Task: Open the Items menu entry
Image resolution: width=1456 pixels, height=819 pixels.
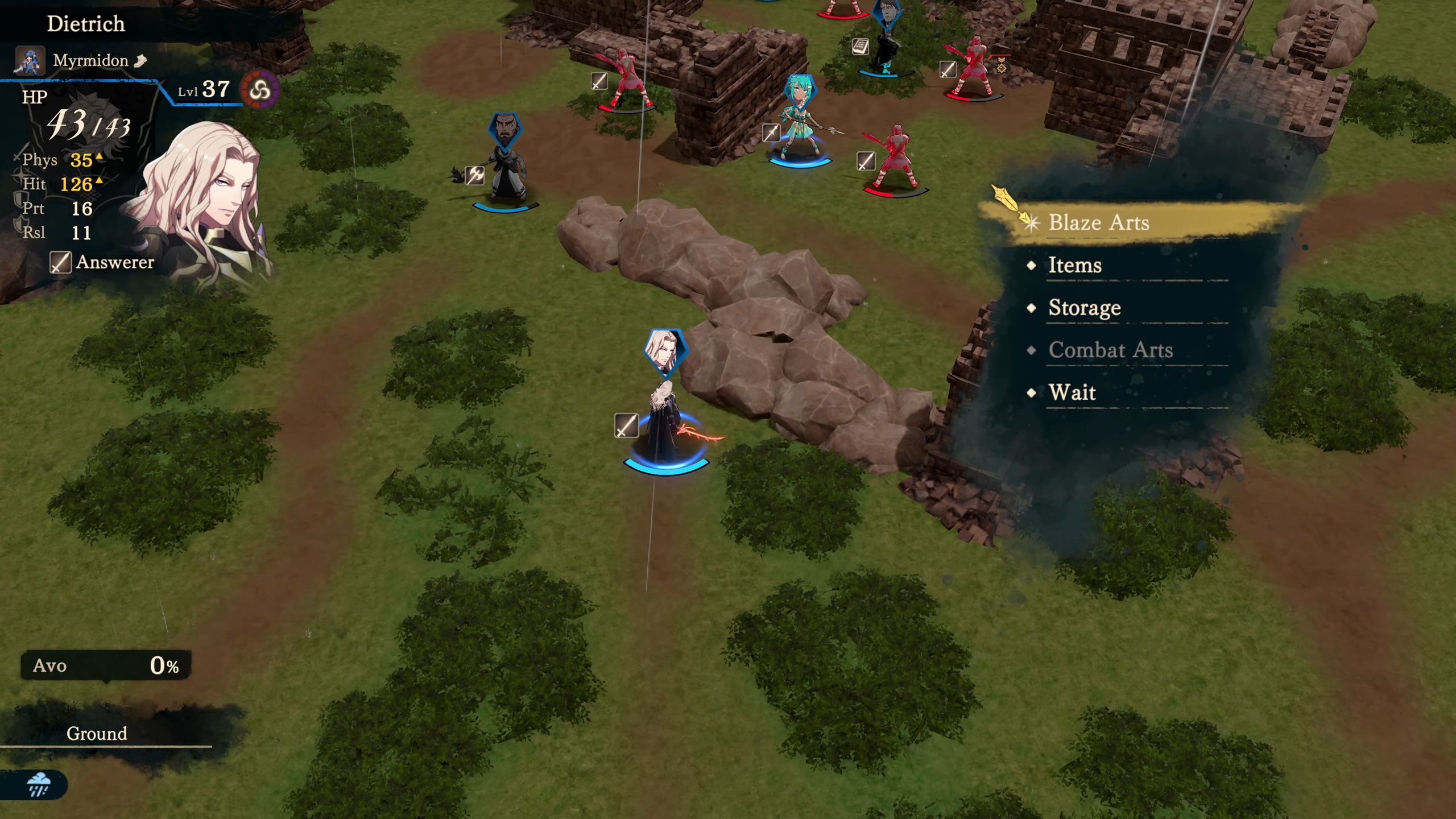Action: click(x=1074, y=265)
